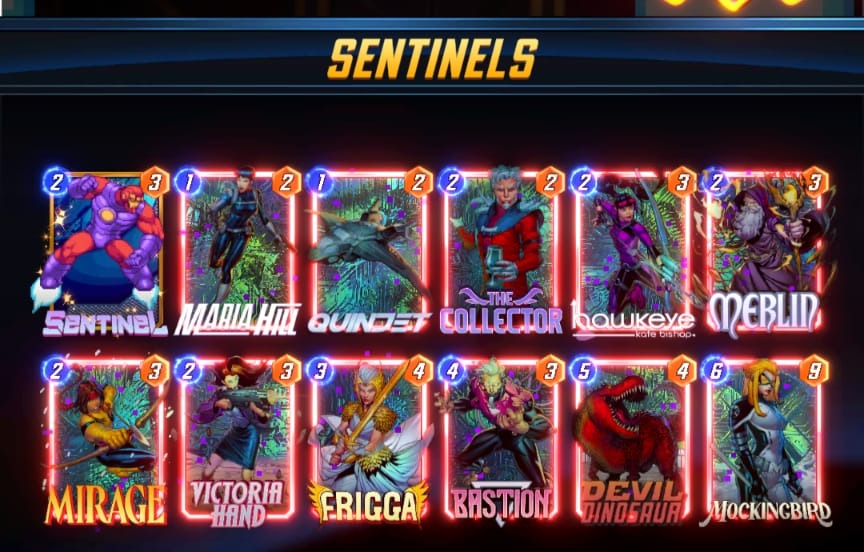The height and width of the screenshot is (552, 864).
Task: Pick the Bastion card
Action: [501, 438]
